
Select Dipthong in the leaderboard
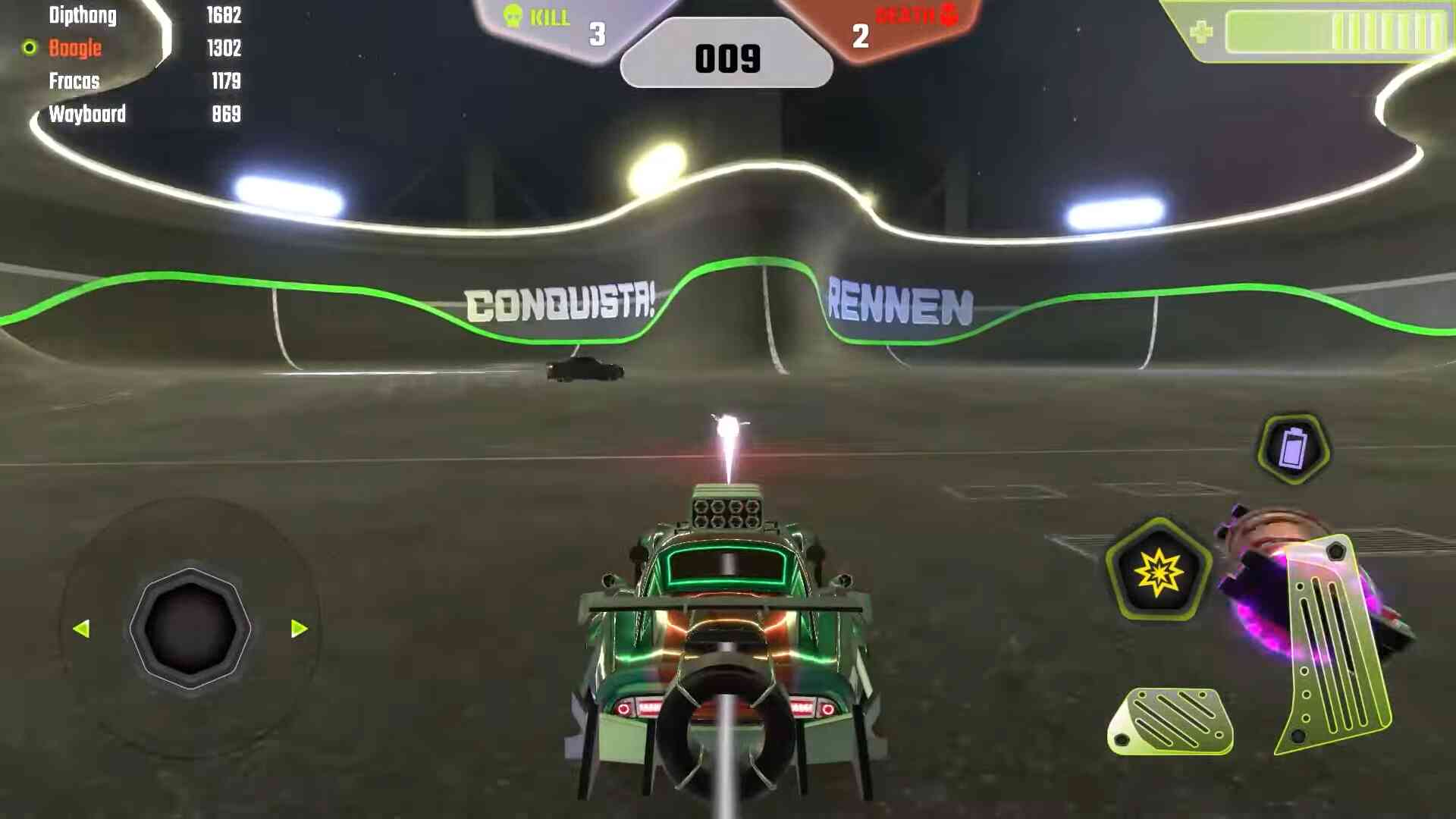tap(83, 15)
